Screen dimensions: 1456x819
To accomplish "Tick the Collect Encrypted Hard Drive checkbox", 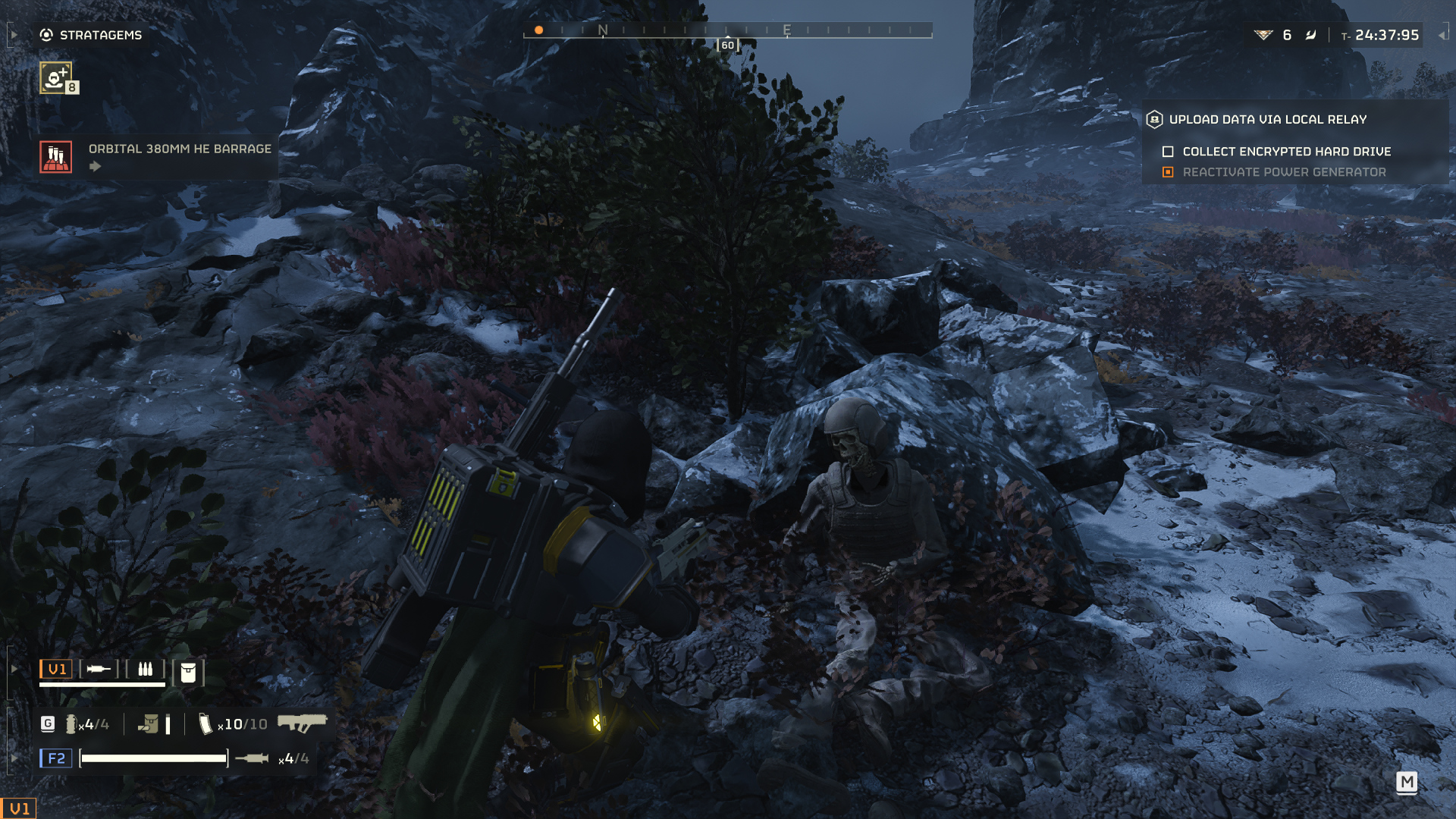I will tap(1168, 152).
